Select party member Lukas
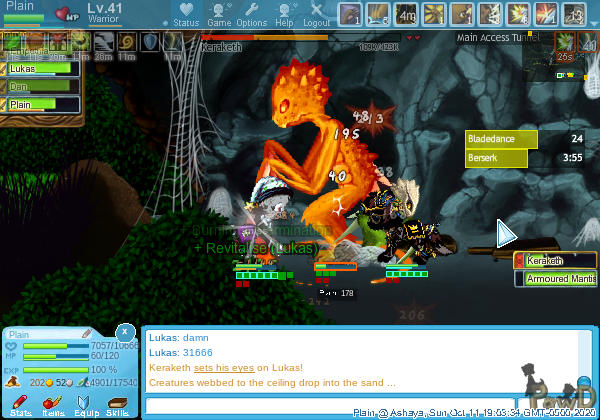The width and height of the screenshot is (600, 420). [x=40, y=70]
